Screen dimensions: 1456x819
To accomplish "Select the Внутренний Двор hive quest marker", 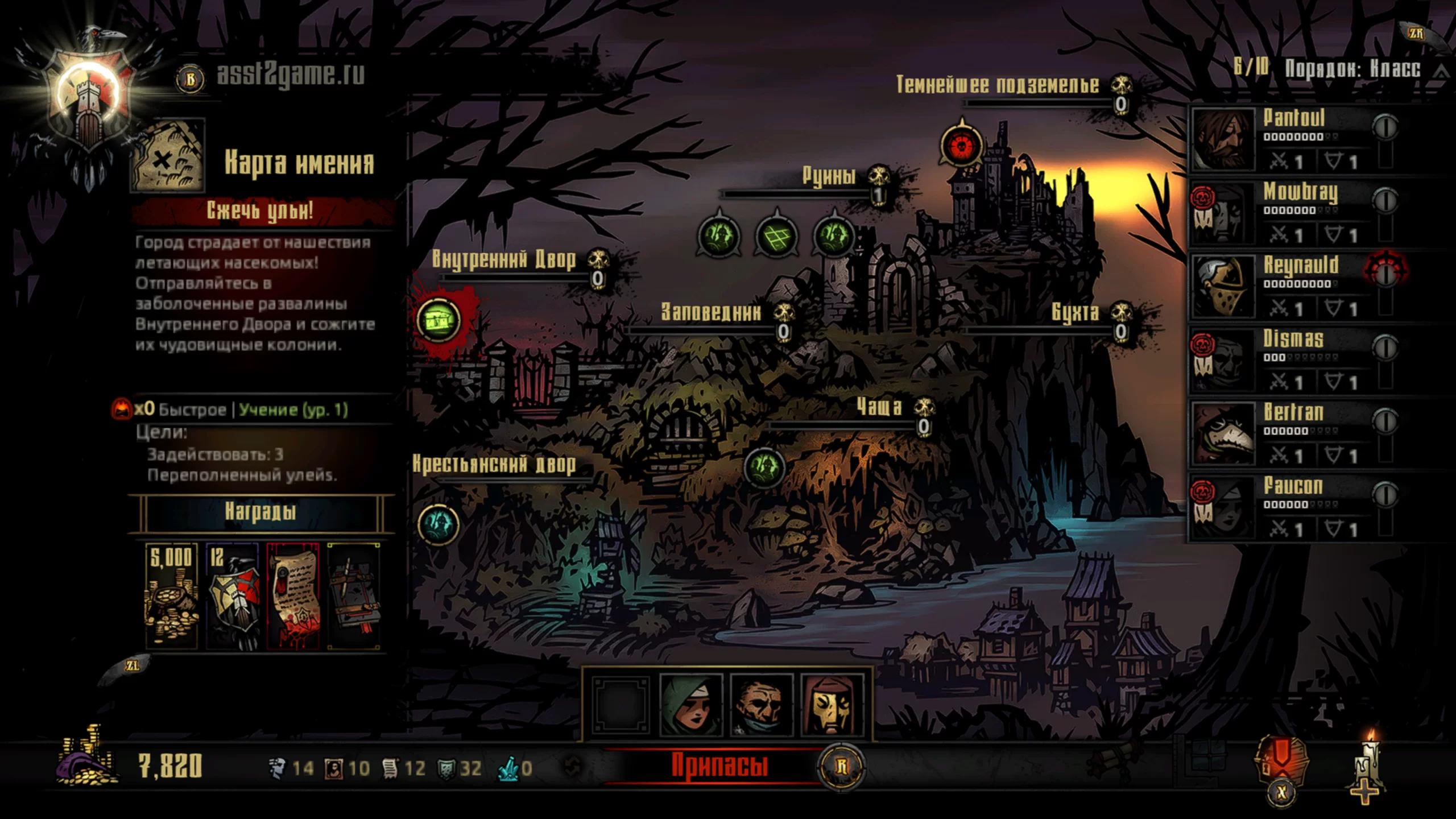I will click(439, 320).
